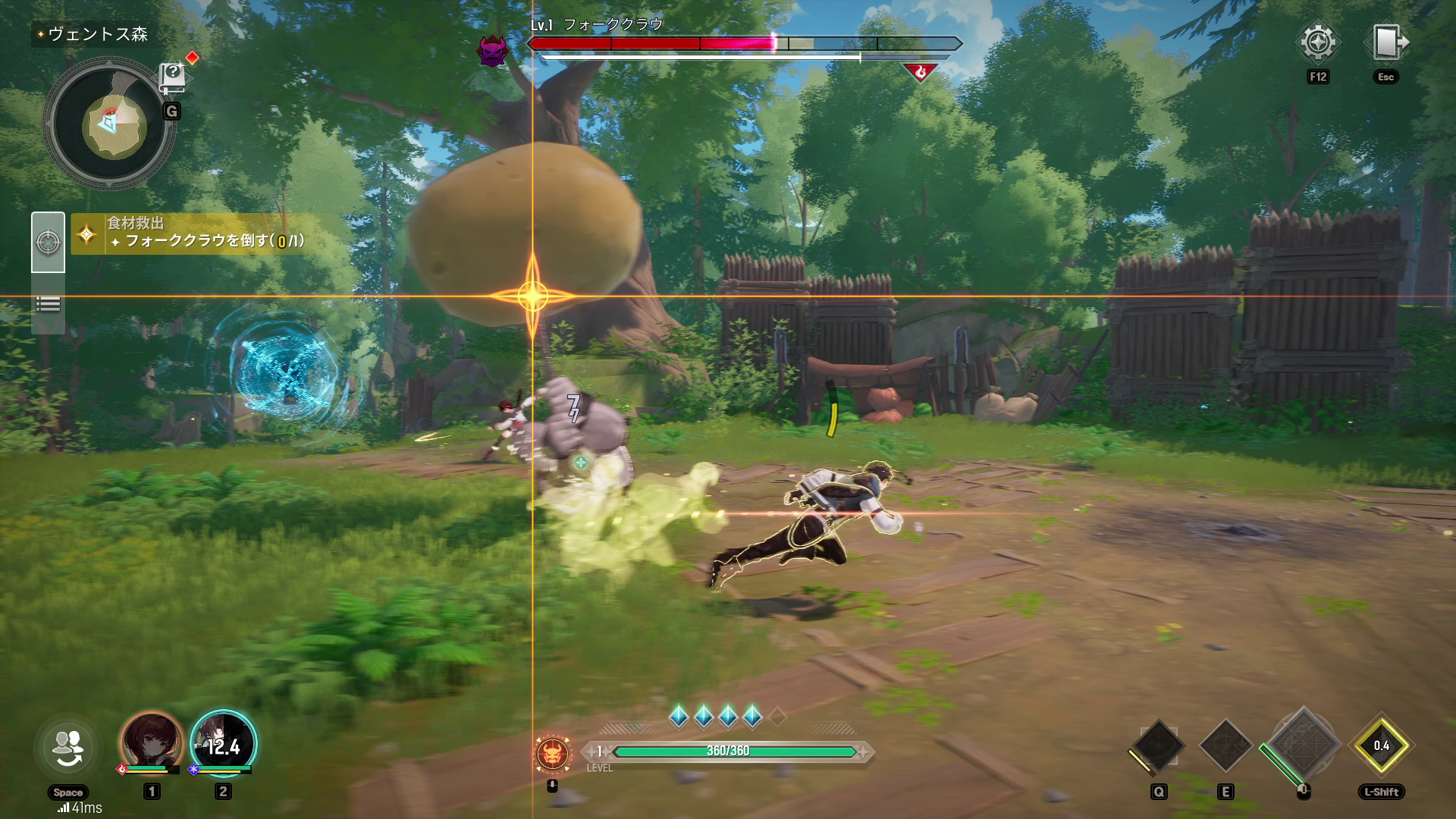
Task: Open the circular minimap
Action: [110, 124]
